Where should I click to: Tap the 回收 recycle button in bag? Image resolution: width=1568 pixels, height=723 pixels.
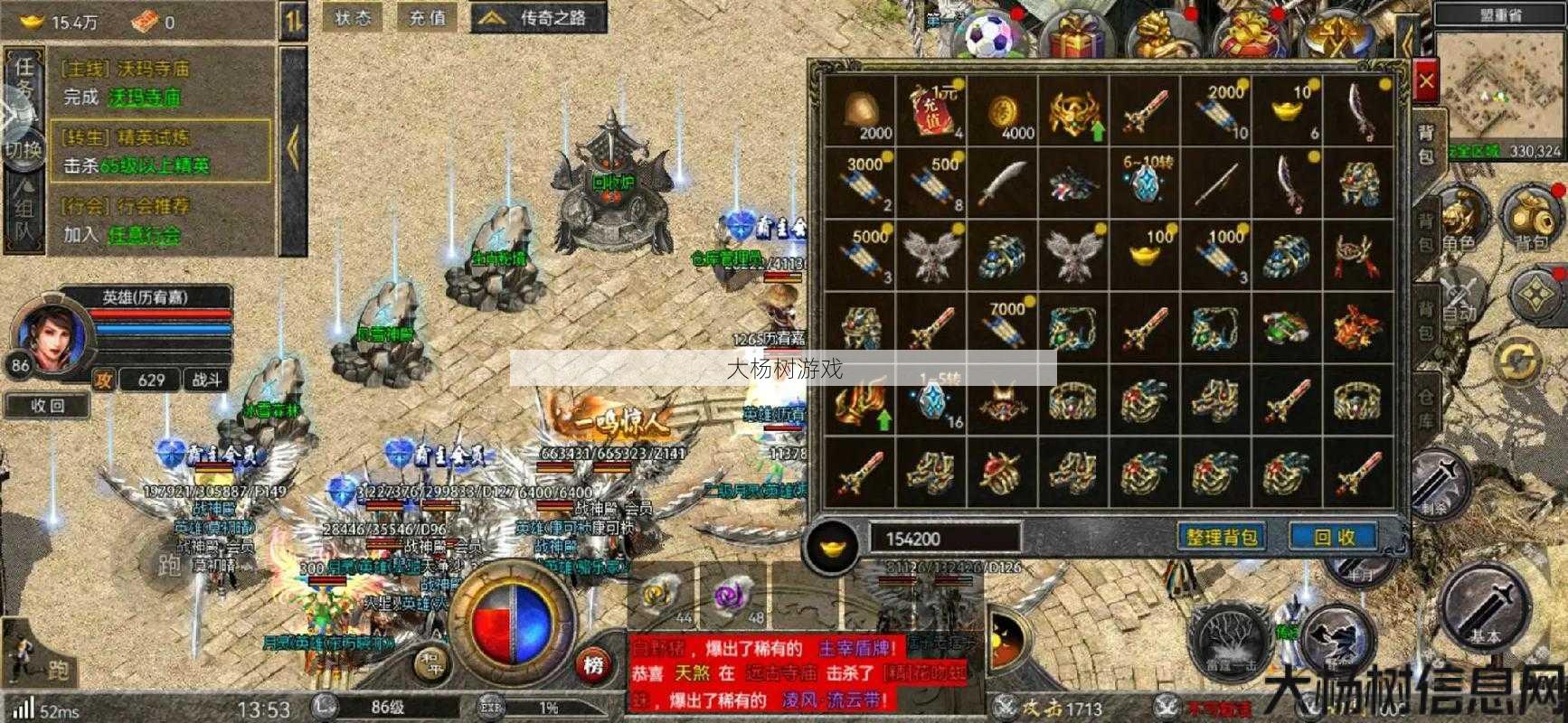1334,538
